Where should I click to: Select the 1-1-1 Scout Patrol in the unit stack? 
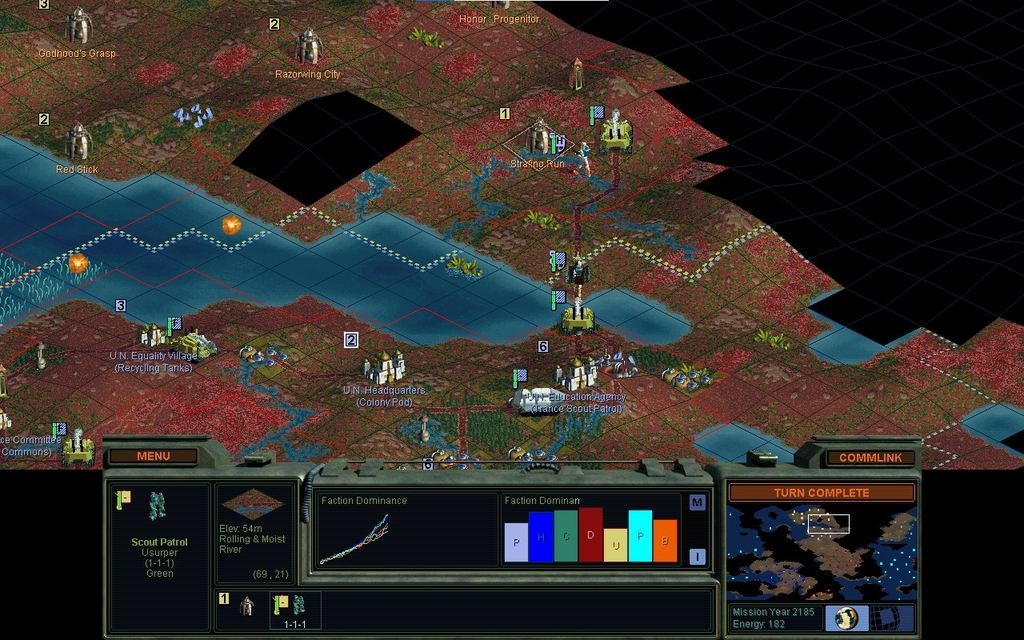(294, 609)
